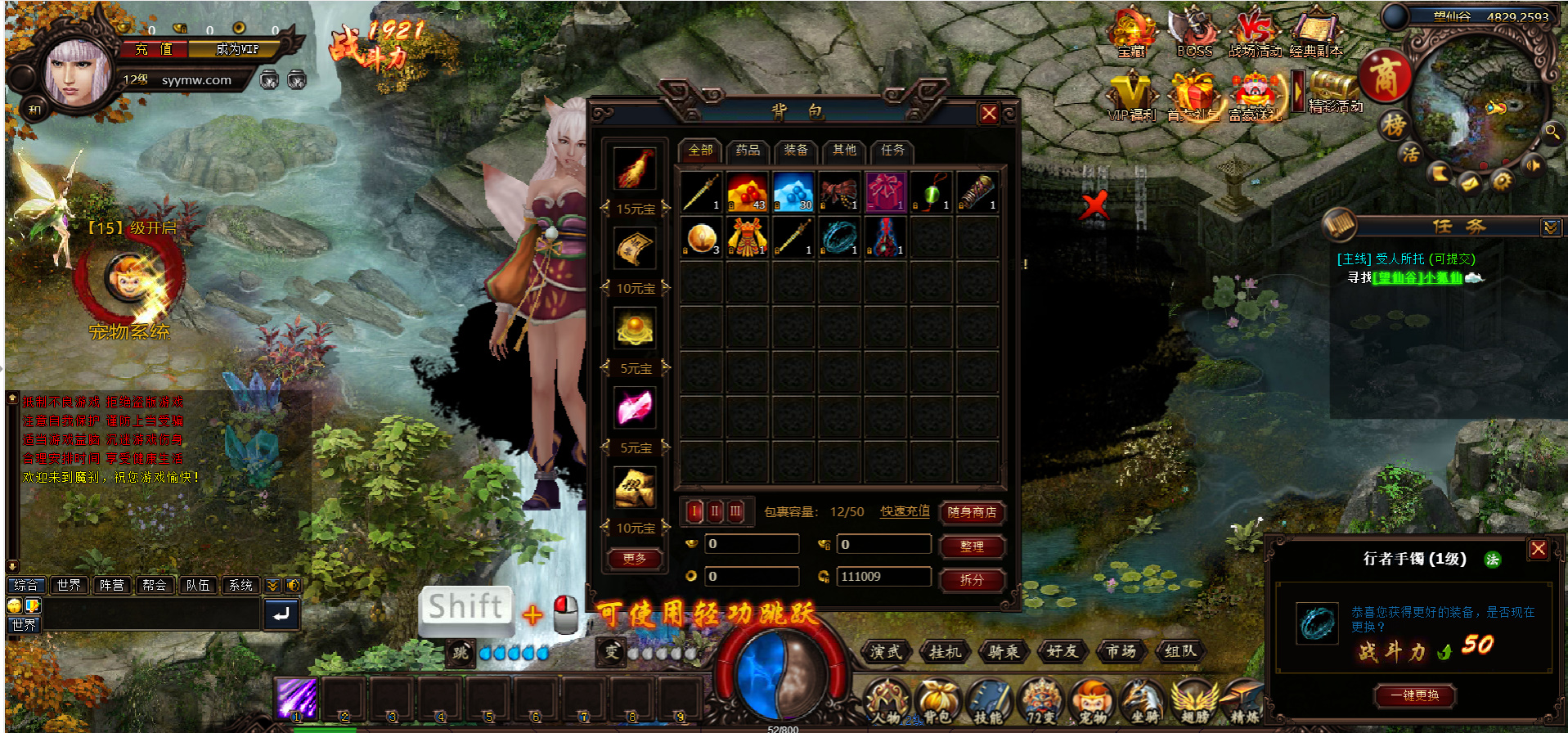Select the blue crystal stack of 30
This screenshot has height=733, width=1568.
pos(793,193)
